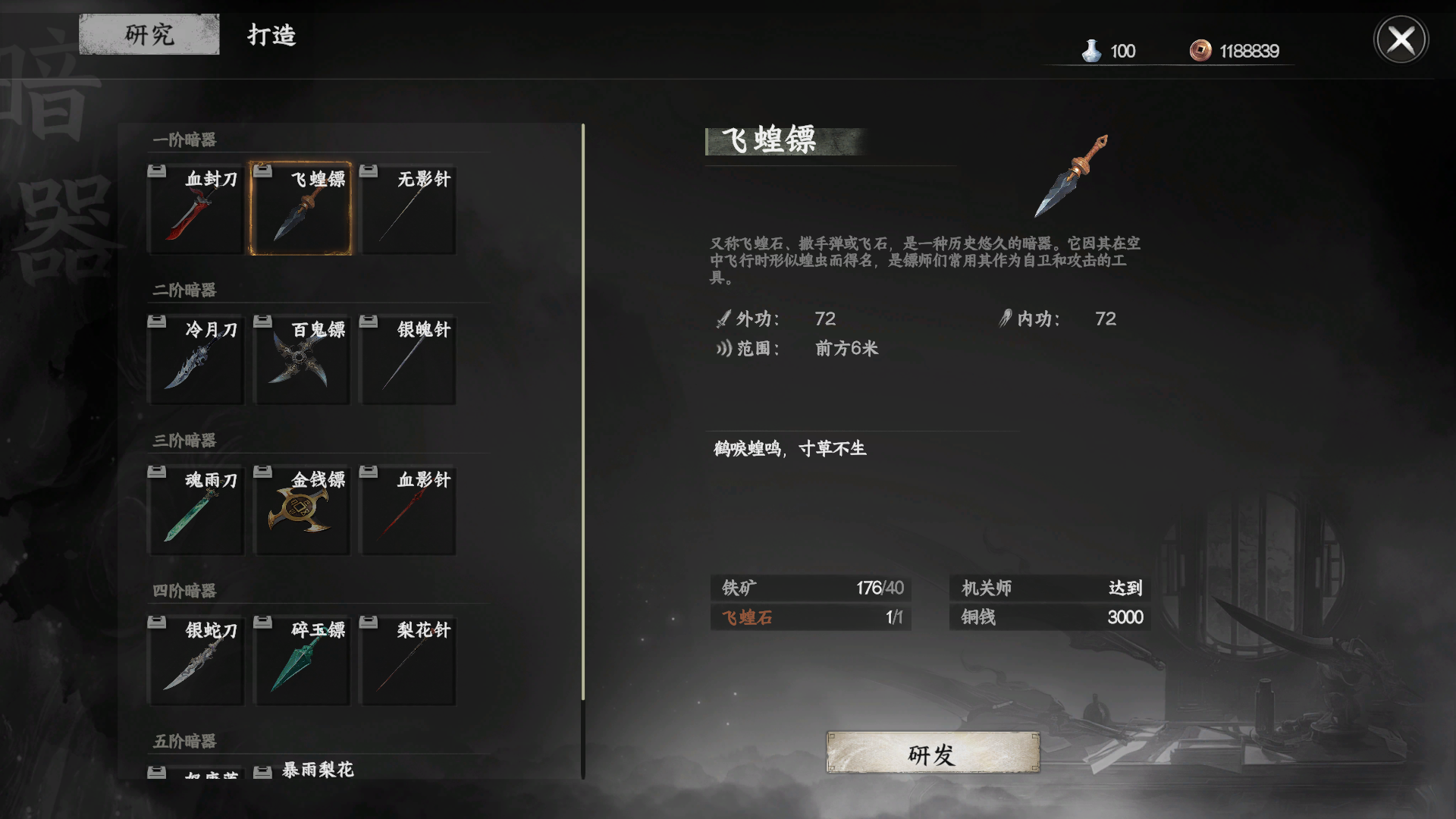Select the 无影针 hidden weapon icon

click(407, 207)
